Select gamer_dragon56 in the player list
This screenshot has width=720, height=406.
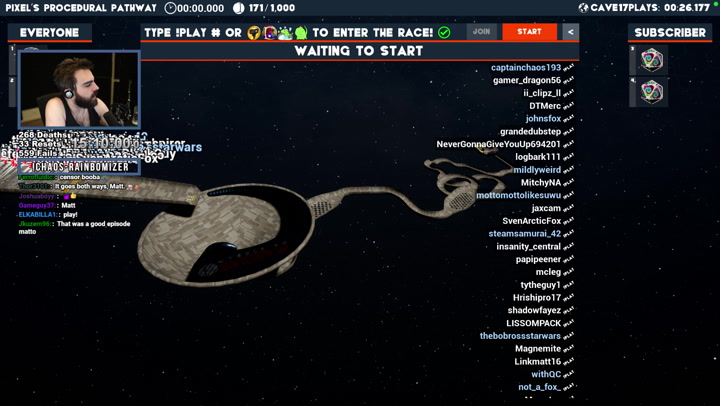527,81
